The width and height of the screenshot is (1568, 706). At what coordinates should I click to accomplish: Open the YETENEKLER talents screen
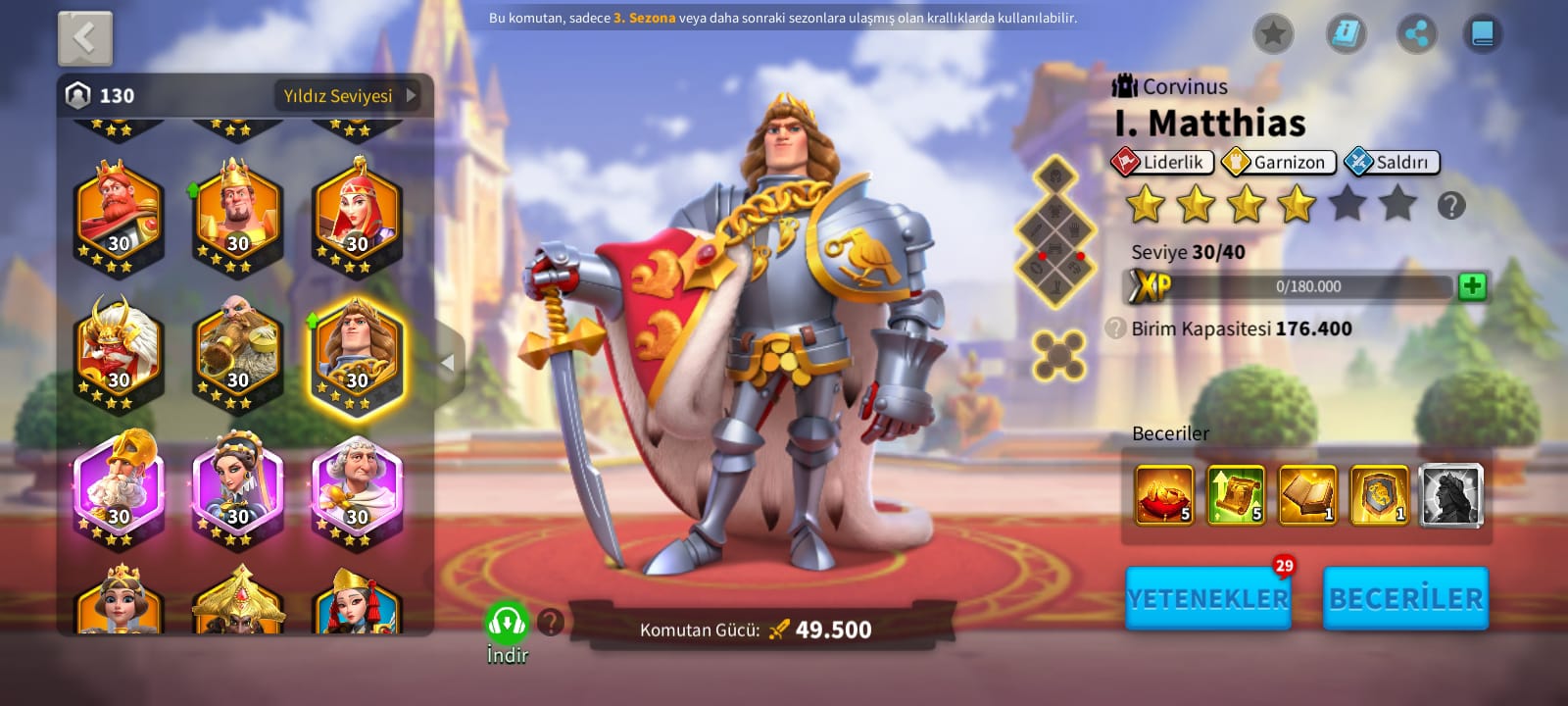1207,598
